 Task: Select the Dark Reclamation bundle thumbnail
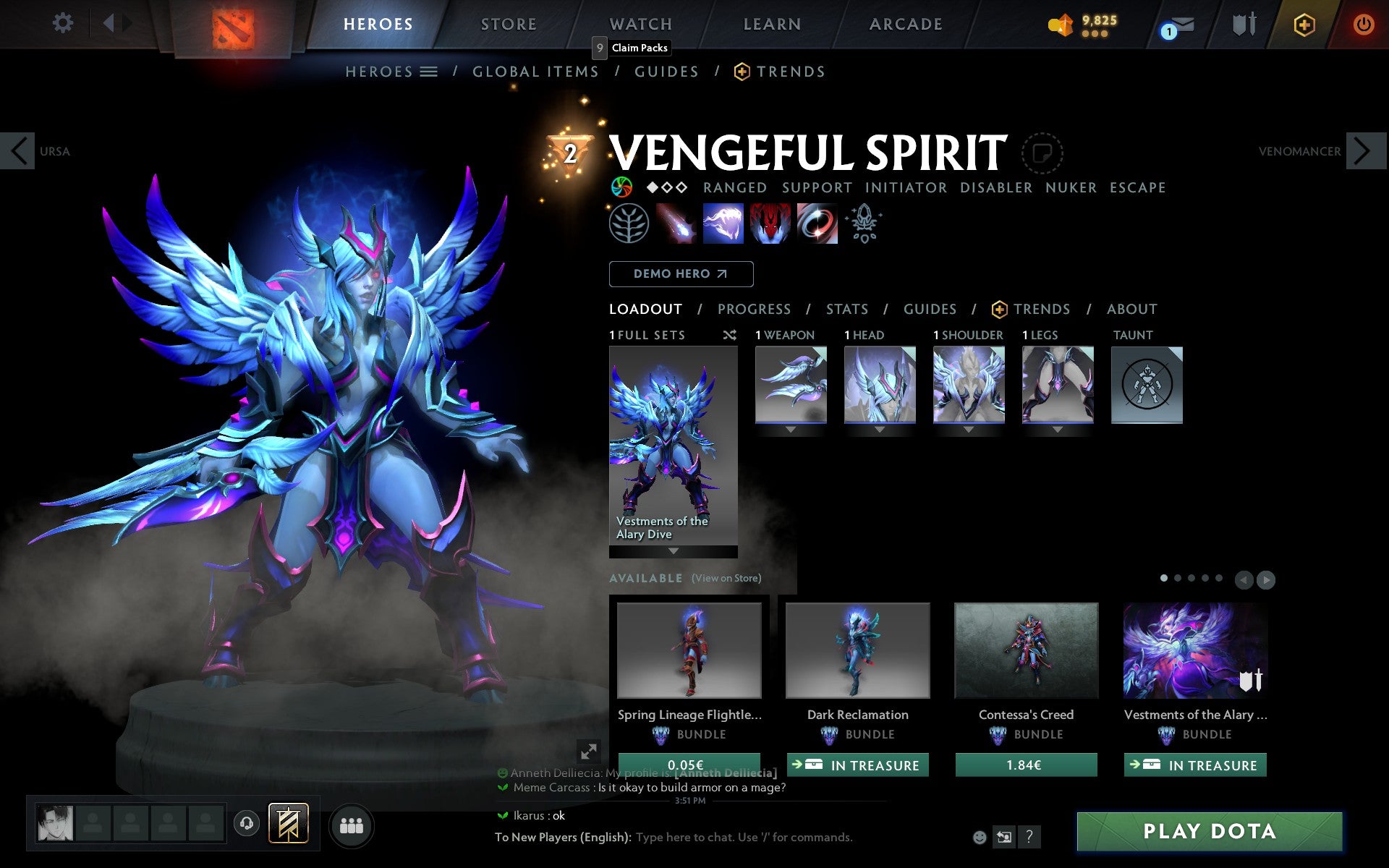[857, 650]
